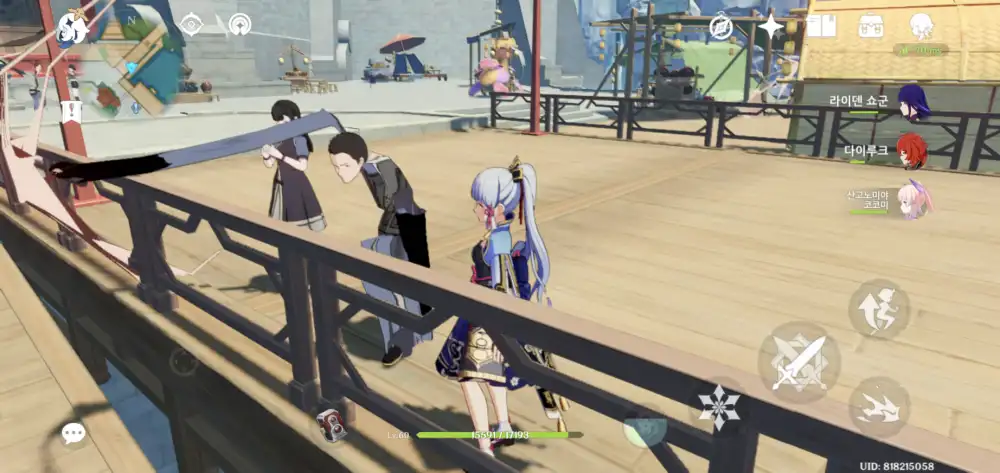Open the events compass icon
The image size is (1000, 473).
tap(722, 27)
